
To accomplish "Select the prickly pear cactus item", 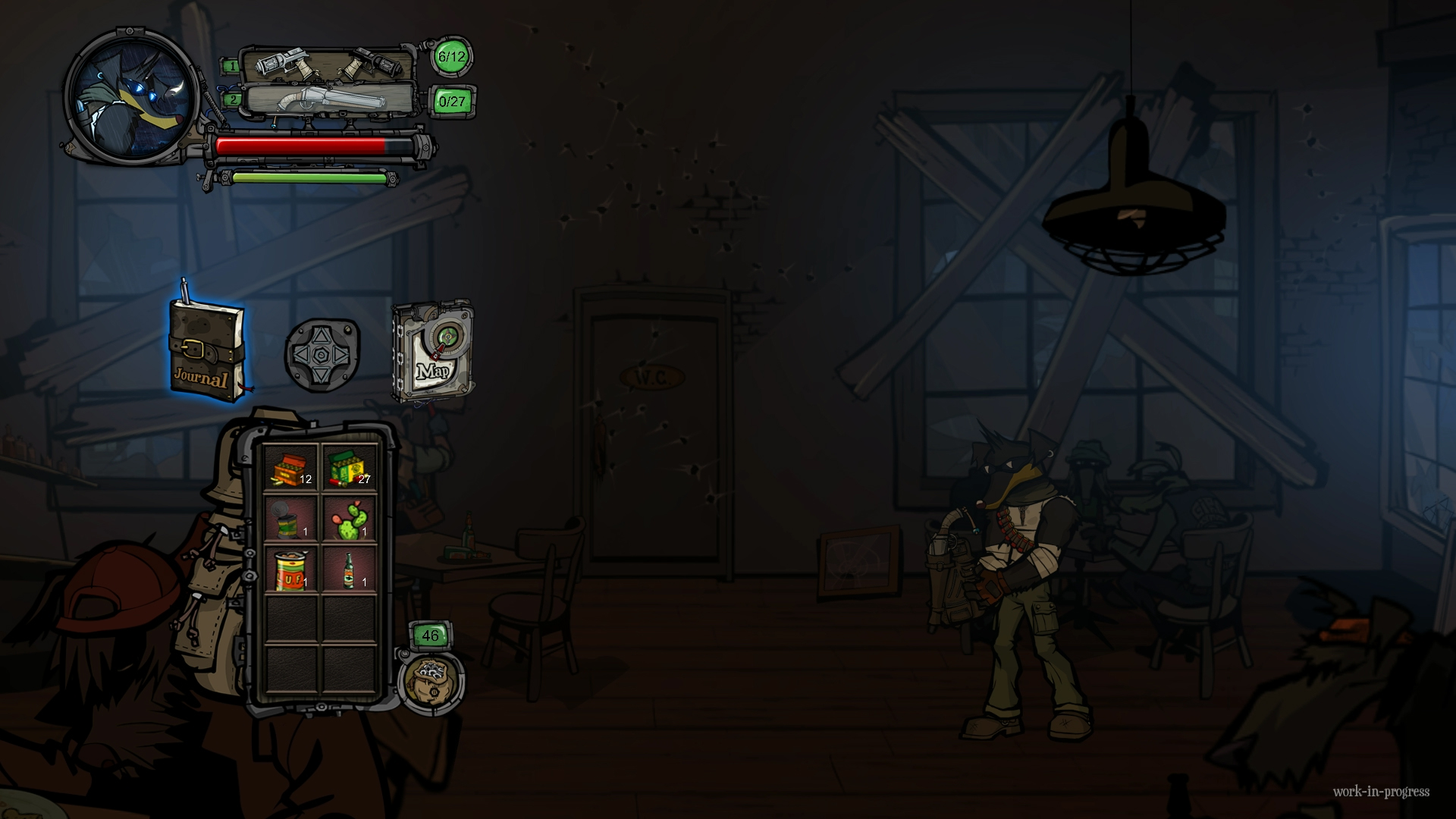I will coord(349,522).
